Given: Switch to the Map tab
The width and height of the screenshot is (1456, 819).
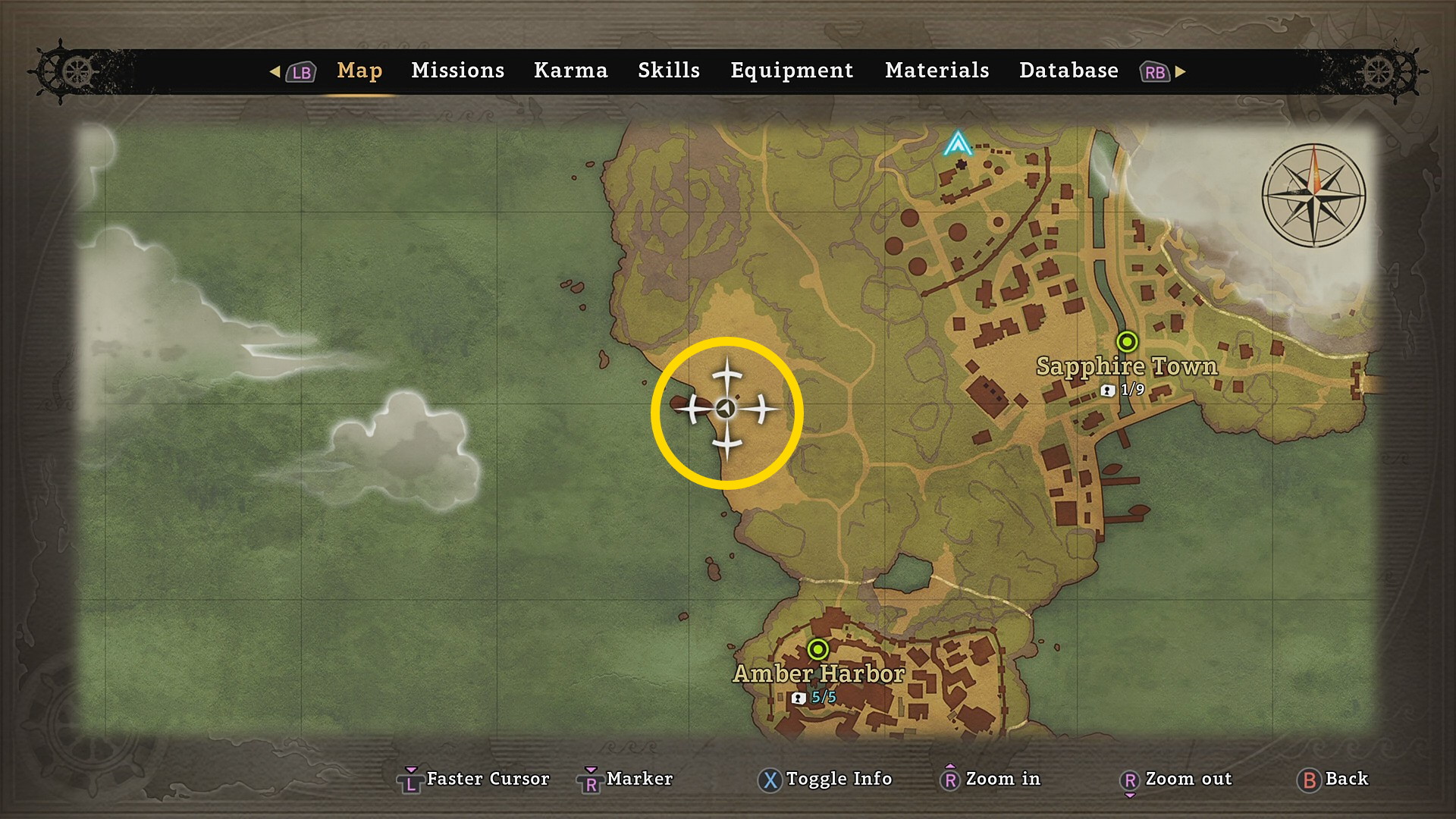Looking at the screenshot, I should (359, 71).
